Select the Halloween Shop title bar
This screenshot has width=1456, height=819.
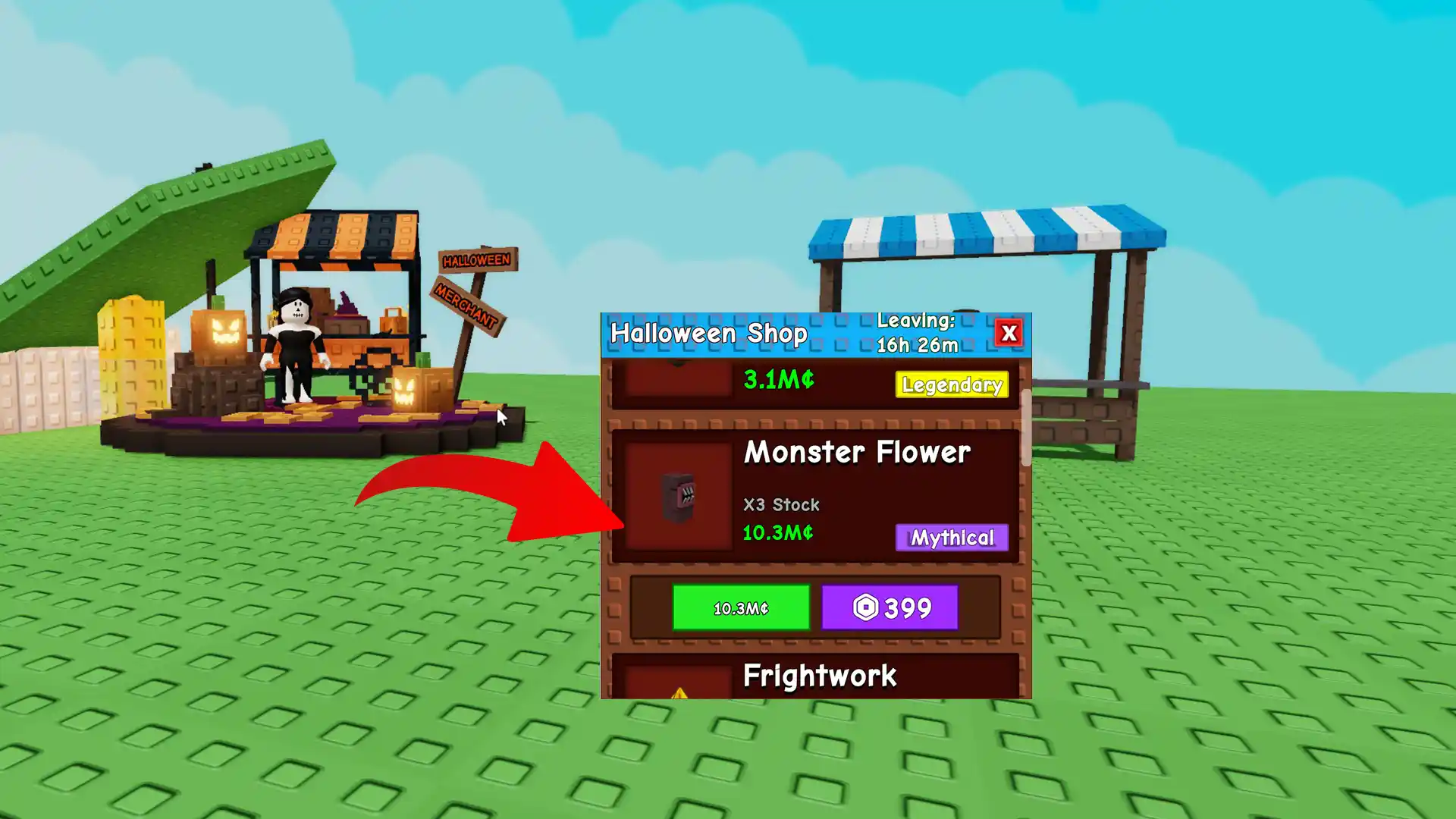(x=709, y=333)
